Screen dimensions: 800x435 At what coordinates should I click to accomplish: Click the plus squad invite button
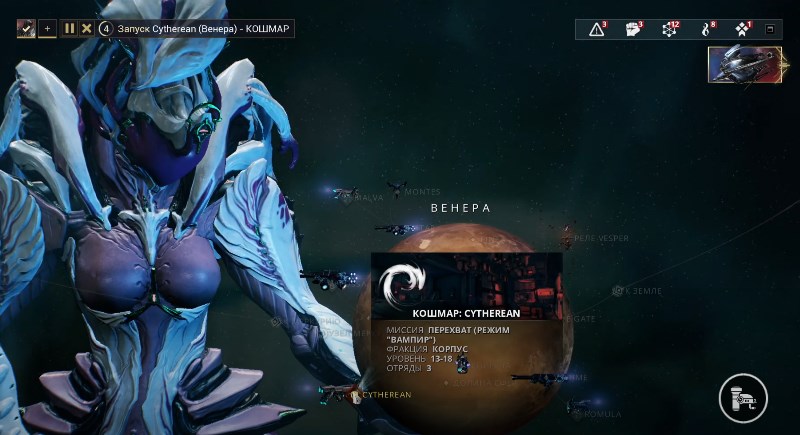click(47, 28)
